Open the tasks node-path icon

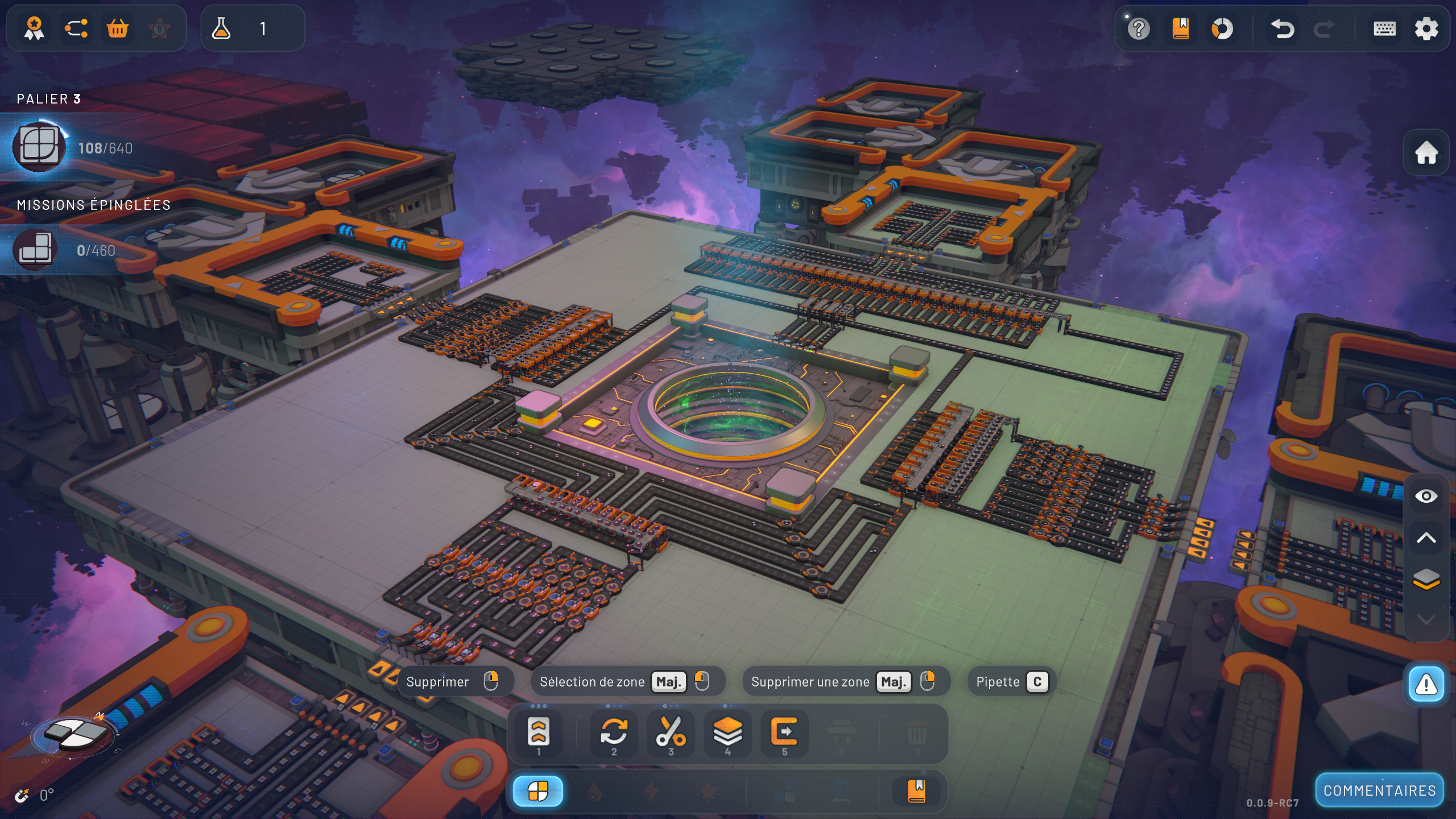(76, 28)
